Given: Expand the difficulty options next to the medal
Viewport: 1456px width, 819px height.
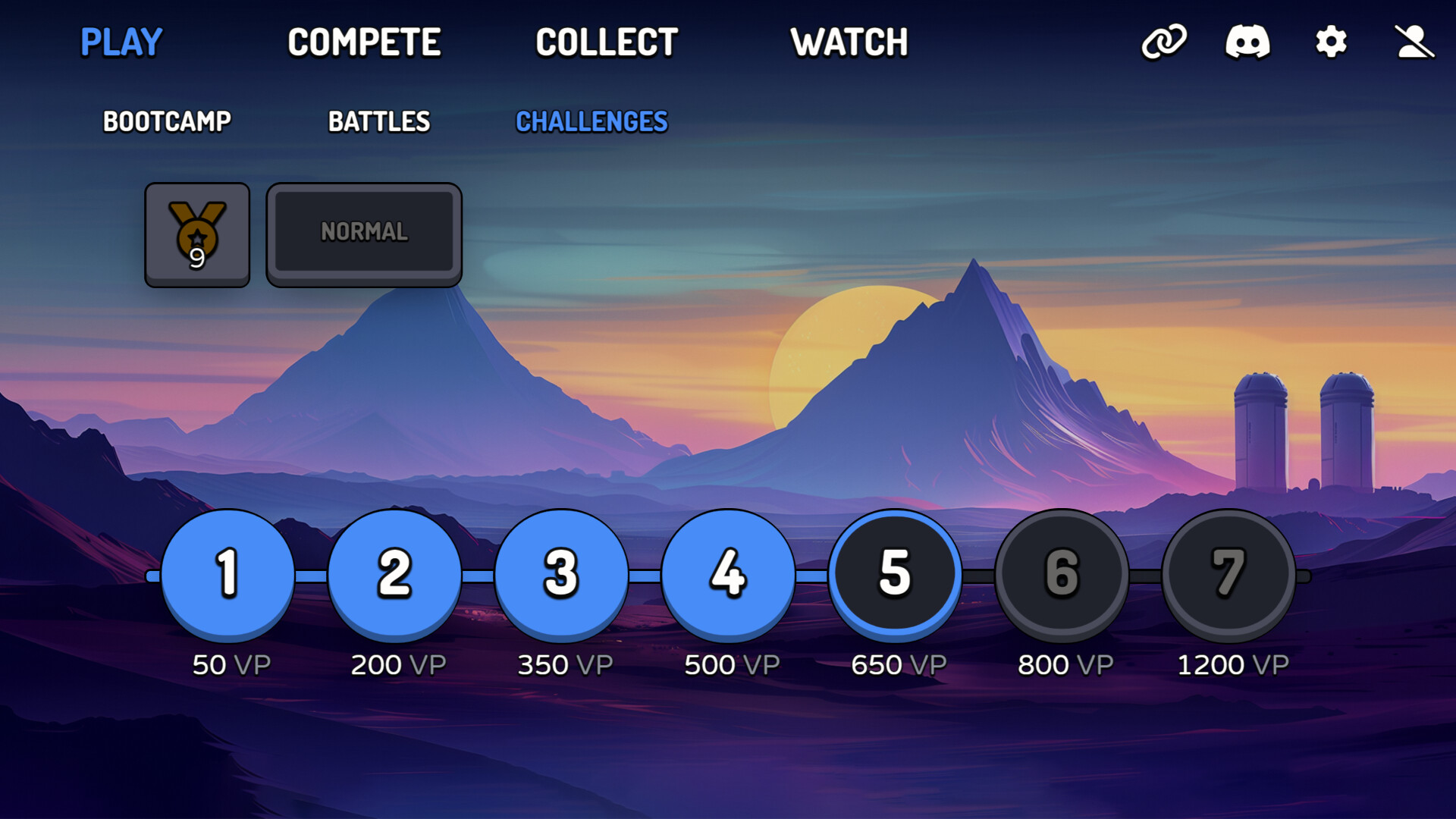Looking at the screenshot, I should [x=364, y=232].
